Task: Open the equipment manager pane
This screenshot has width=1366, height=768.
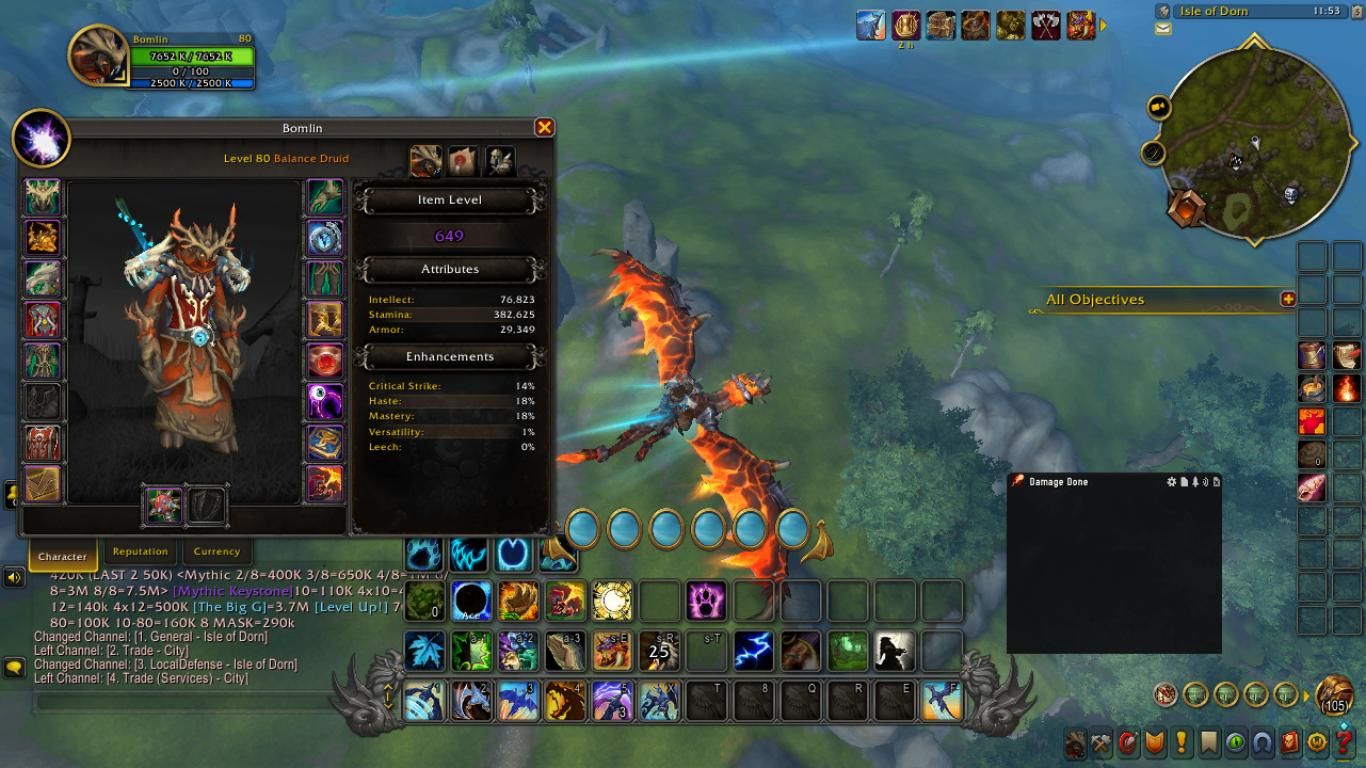Action: [500, 160]
